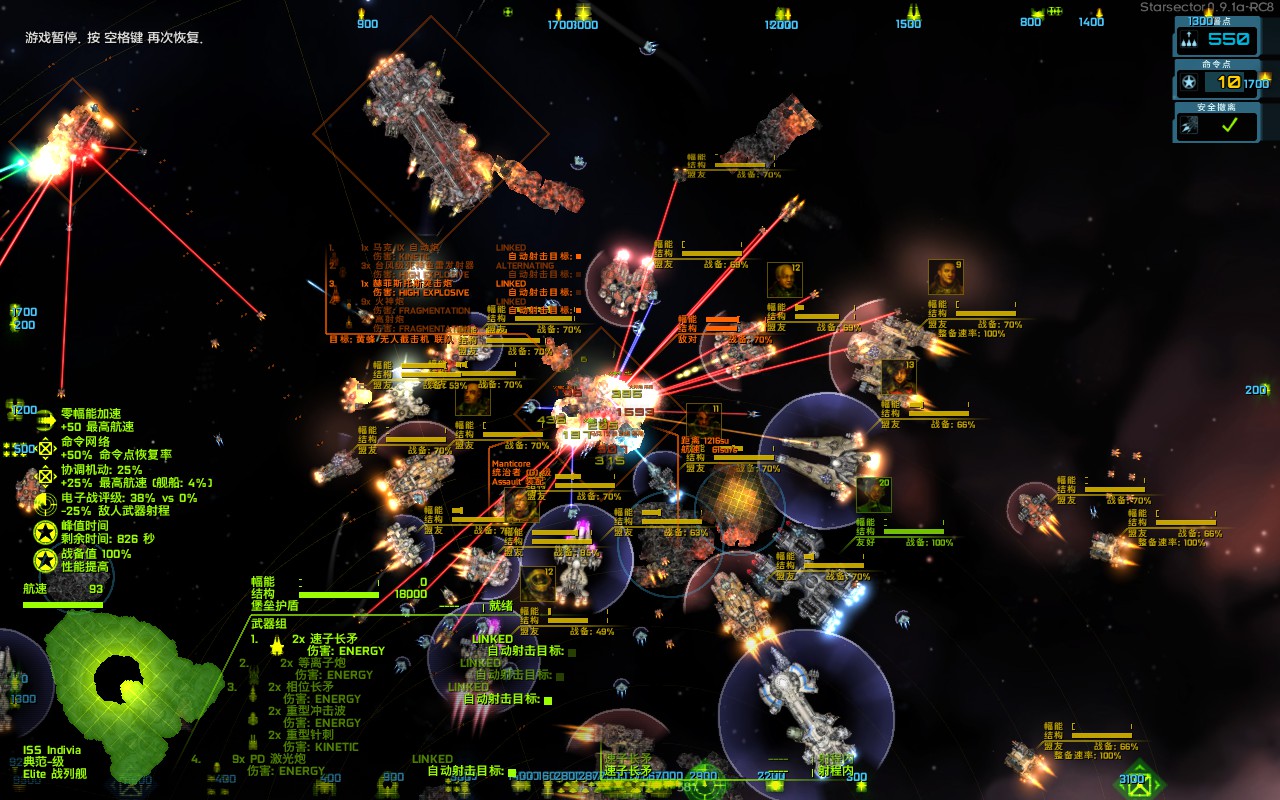1280x800 pixels.
Task: Toggle autofire for the PD 激光炮 group
Action: (512, 772)
